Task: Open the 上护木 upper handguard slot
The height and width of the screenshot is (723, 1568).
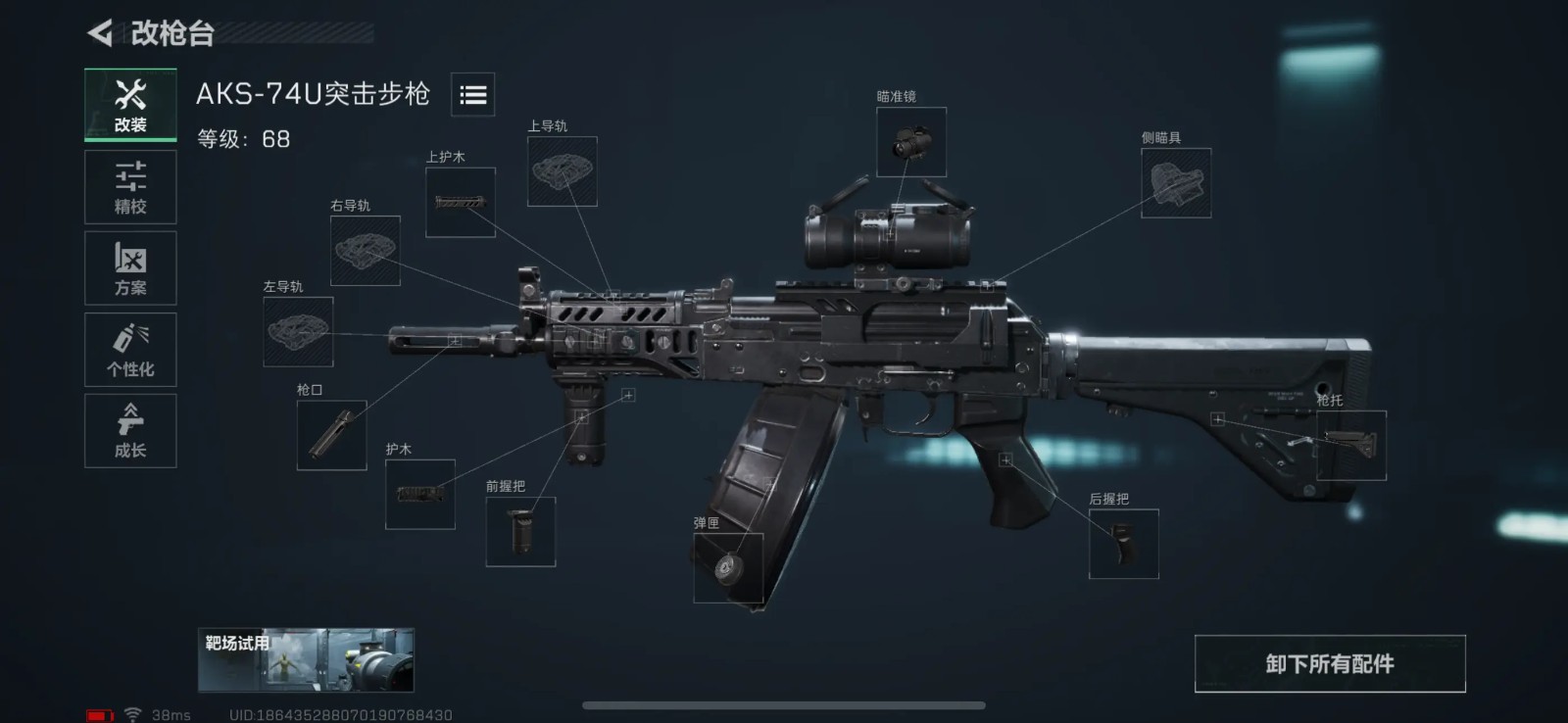Action: [460, 202]
